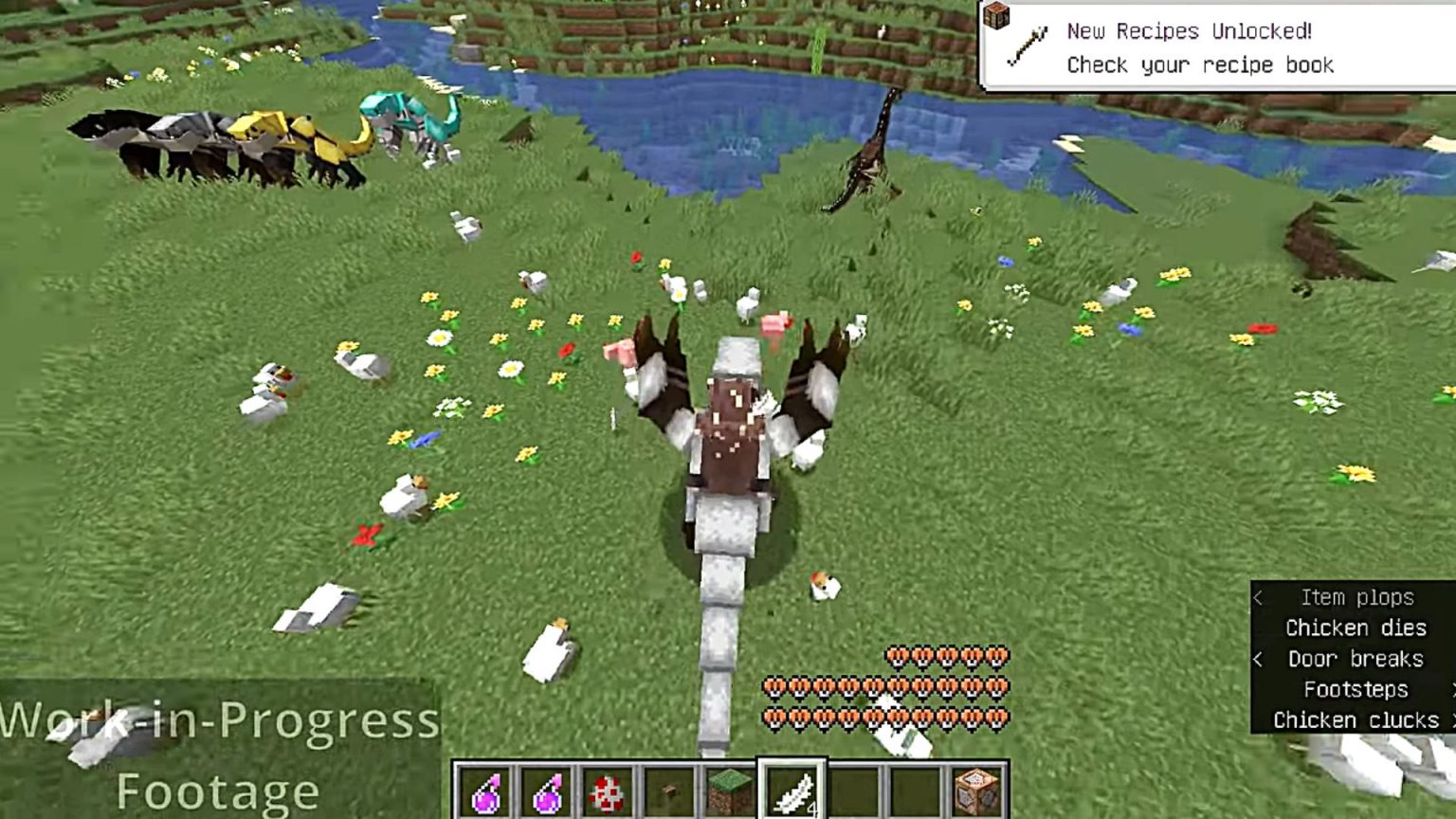The width and height of the screenshot is (1456, 819).
Task: Toggle the Chicken clucks subtitle
Action: click(1354, 720)
